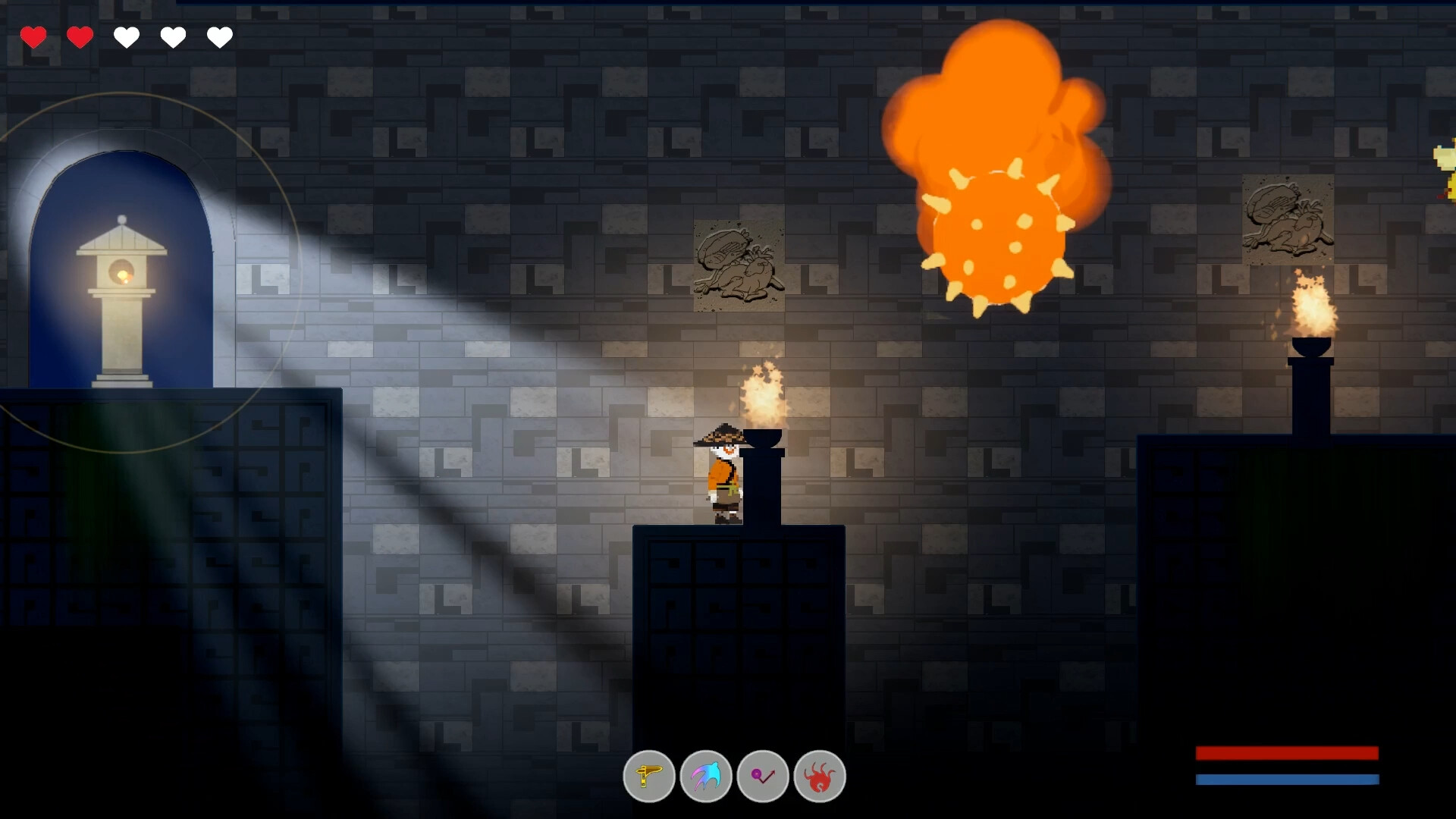
Task: Click the second red heart icon
Action: coord(80,36)
